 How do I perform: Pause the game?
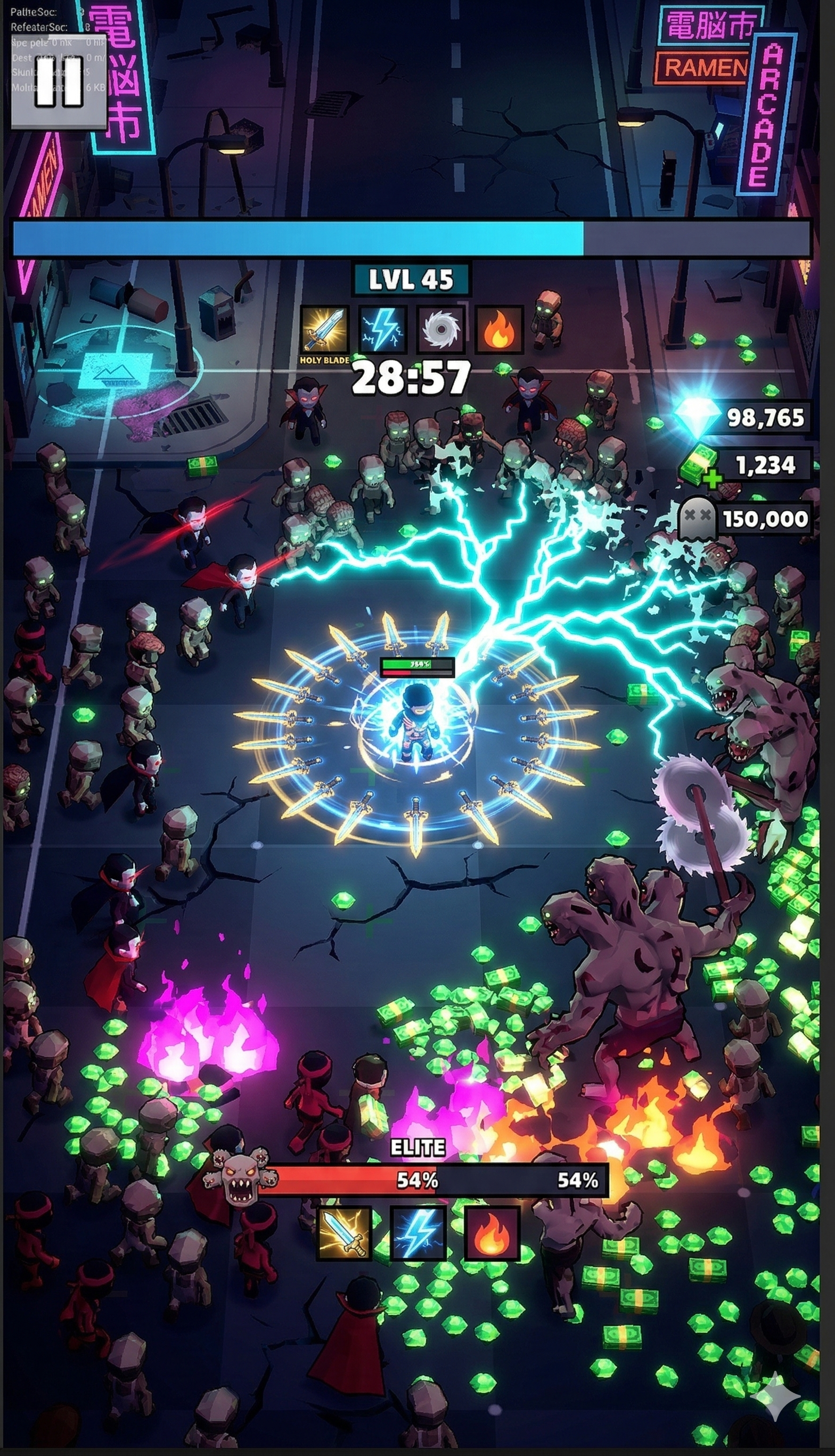pyautogui.click(x=59, y=81)
